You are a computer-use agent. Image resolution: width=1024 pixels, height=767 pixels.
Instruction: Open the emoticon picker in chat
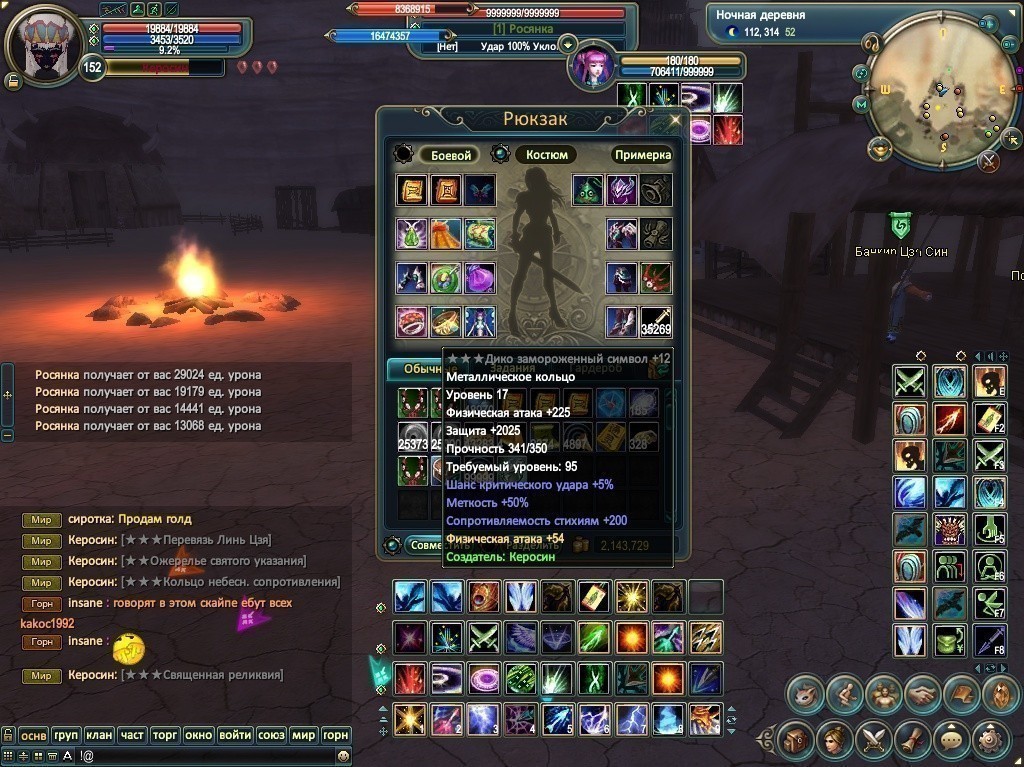[x=343, y=757]
